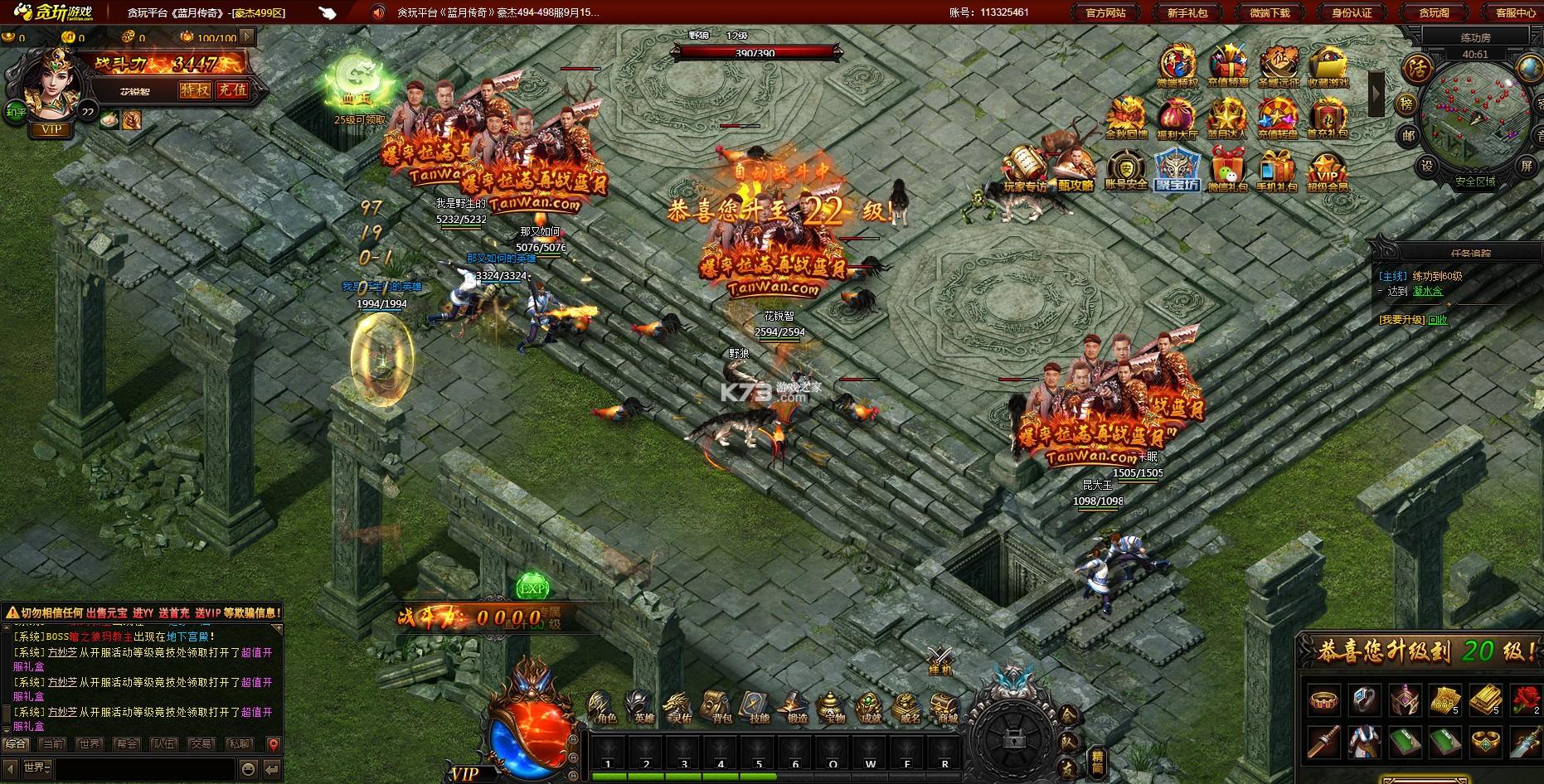Switch chat to the 帮会 guild tab

coord(127,744)
